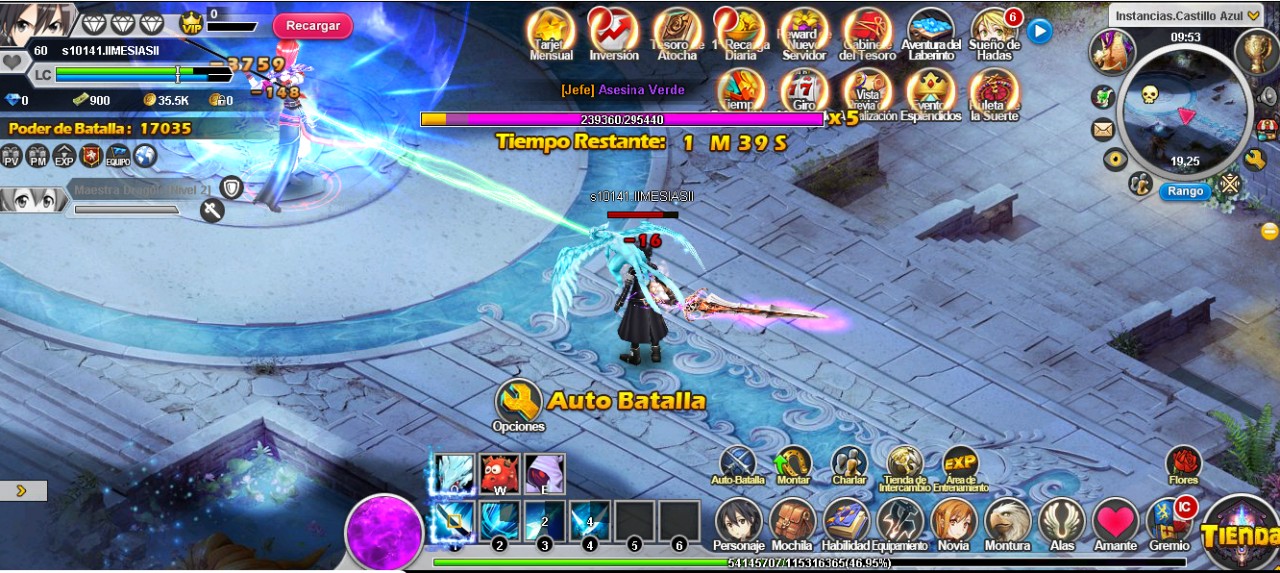This screenshot has width=1280, height=573.
Task: Open the Tienda shop button
Action: coord(1240,533)
